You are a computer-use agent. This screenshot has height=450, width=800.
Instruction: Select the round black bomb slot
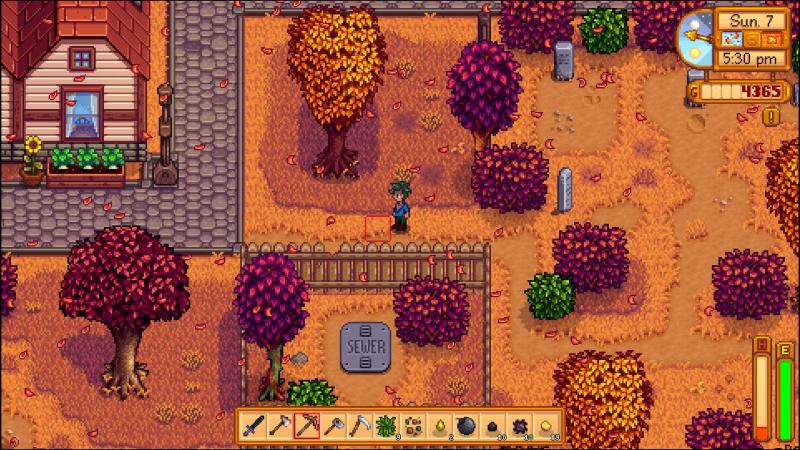(466, 425)
